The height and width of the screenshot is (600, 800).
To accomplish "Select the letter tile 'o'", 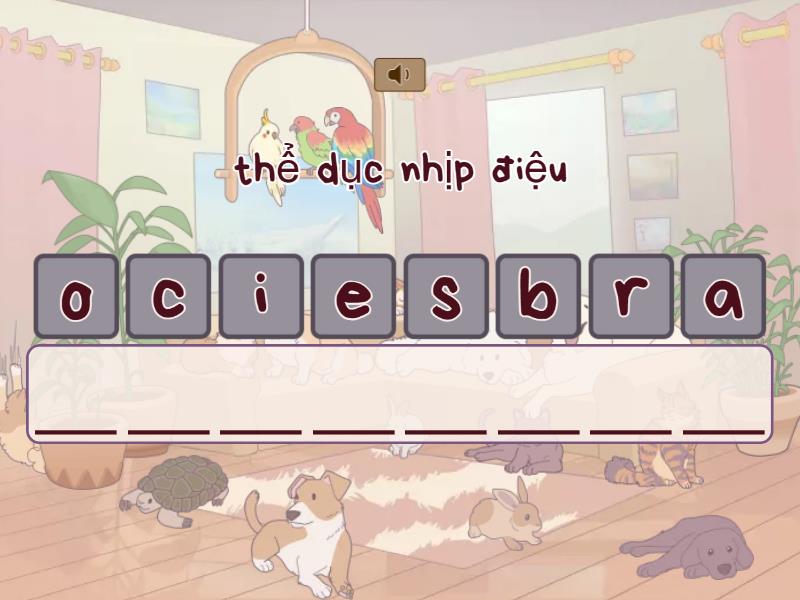I will 76,296.
